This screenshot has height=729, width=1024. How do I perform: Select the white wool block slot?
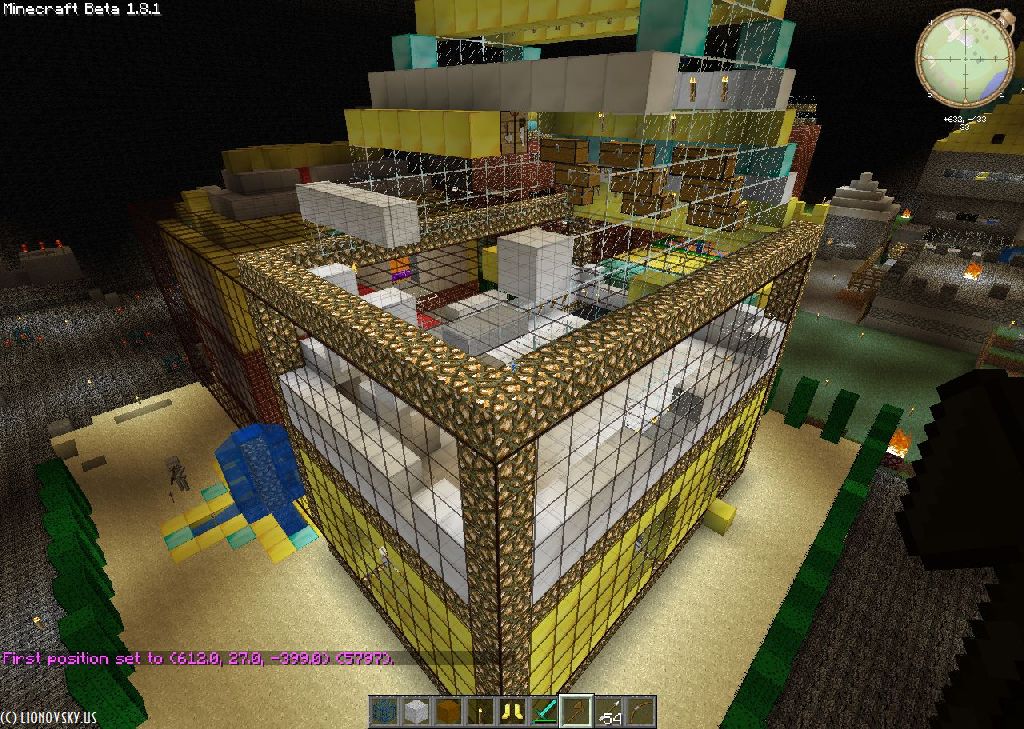click(x=416, y=712)
